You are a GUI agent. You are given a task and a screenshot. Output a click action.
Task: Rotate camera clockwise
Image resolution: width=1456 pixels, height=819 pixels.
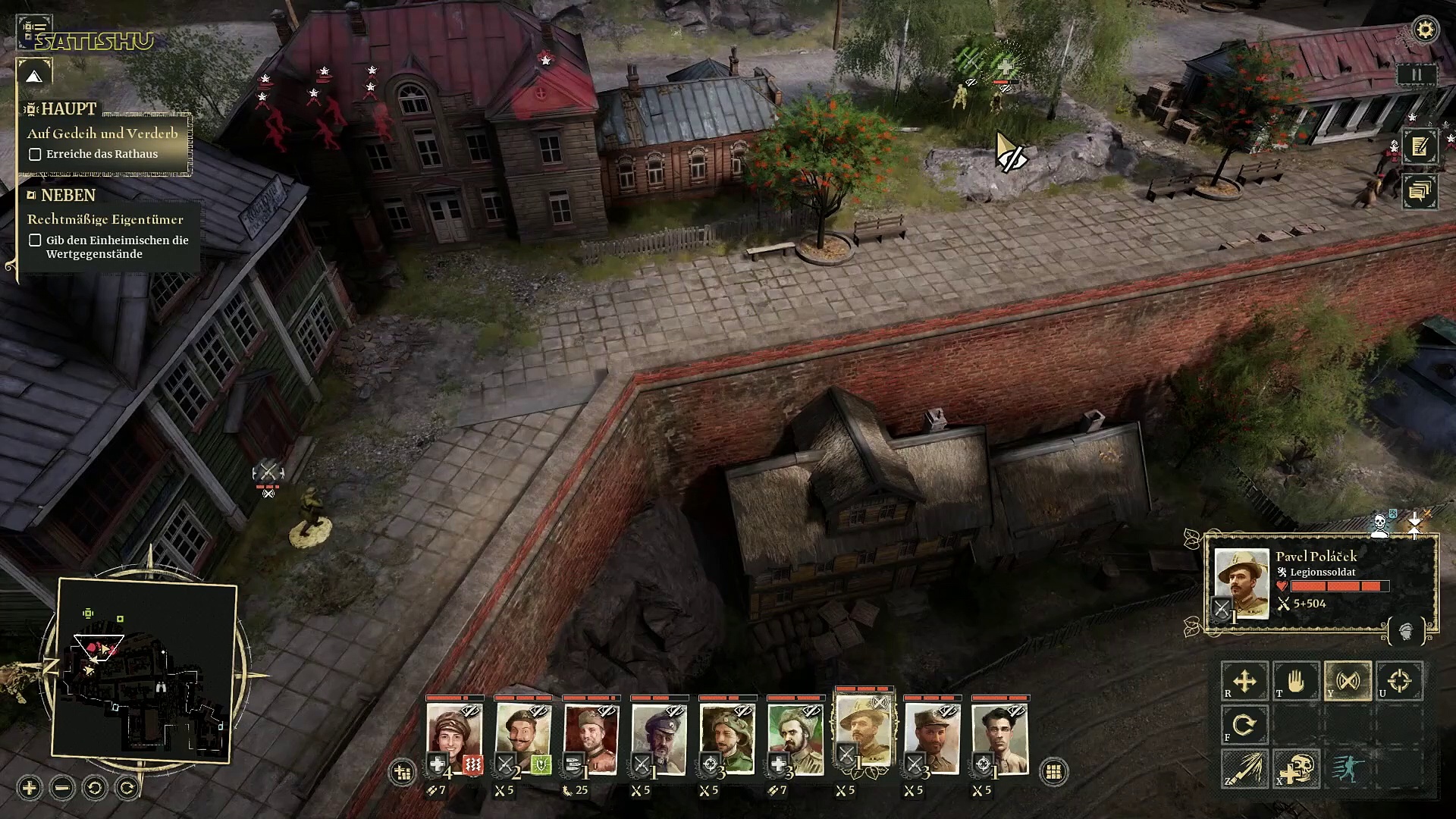pos(127,788)
